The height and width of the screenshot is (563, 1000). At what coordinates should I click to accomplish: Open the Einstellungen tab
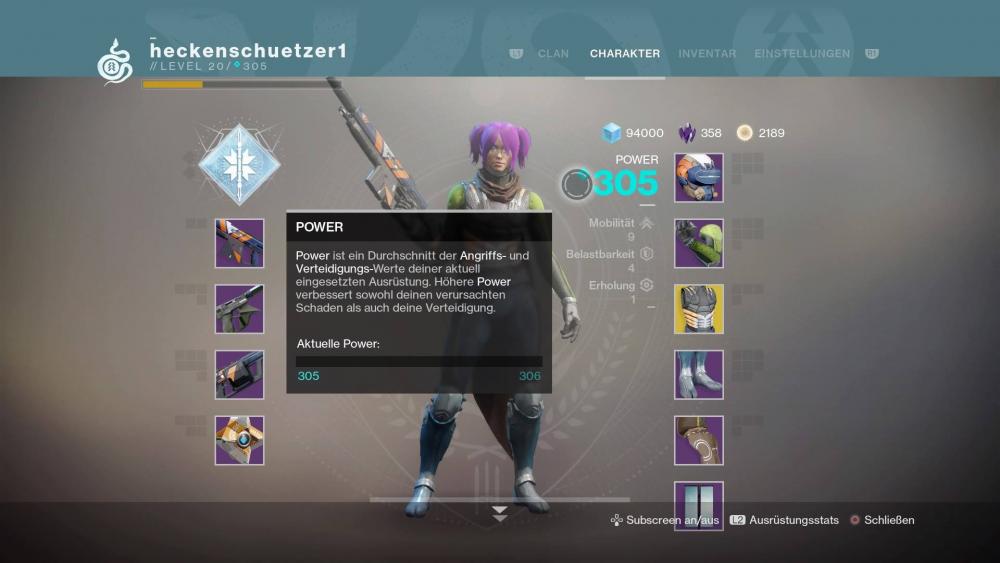(x=802, y=54)
